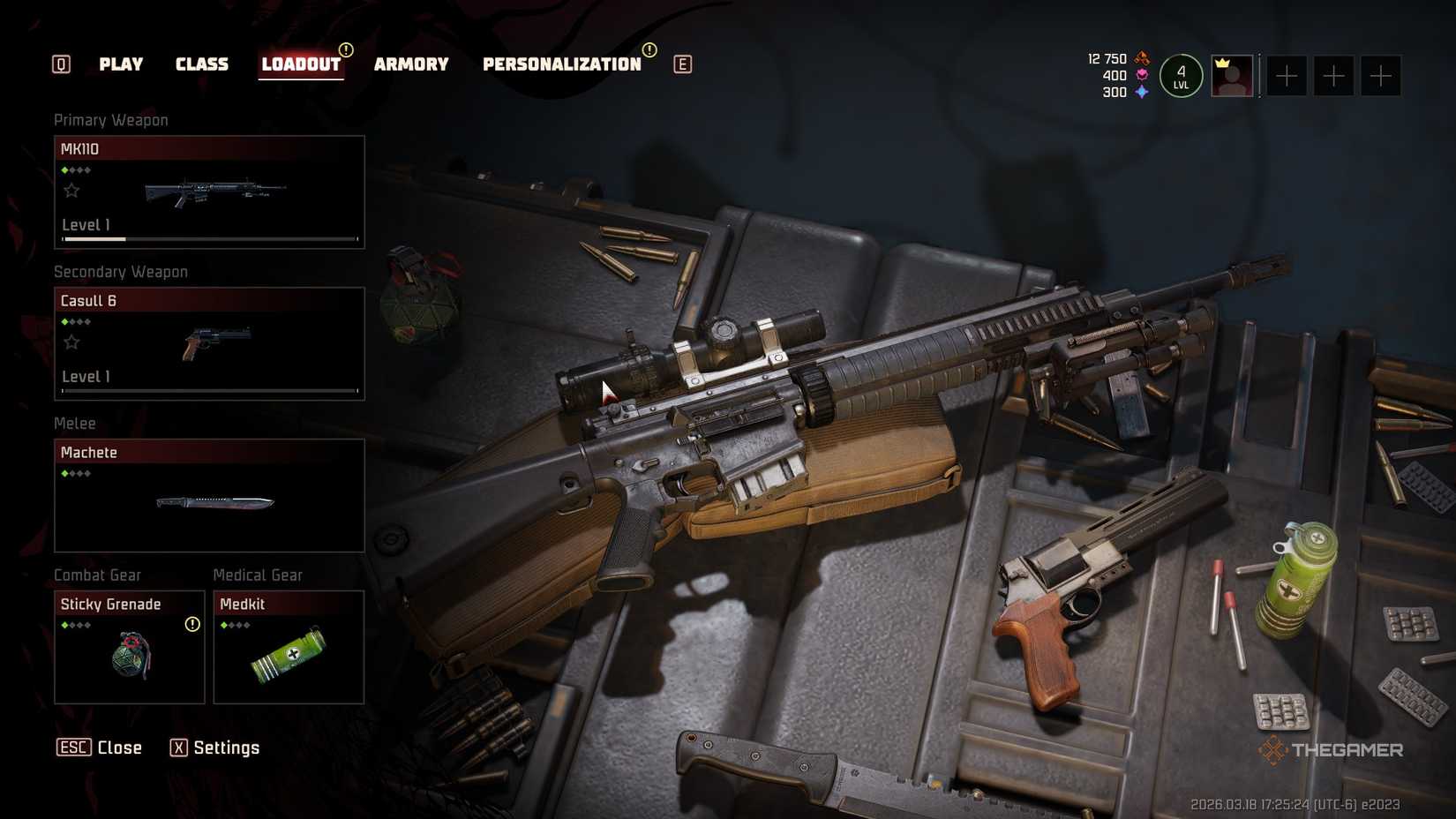Click the Q previous-tab key prompt
The image size is (1456, 819).
coord(60,64)
